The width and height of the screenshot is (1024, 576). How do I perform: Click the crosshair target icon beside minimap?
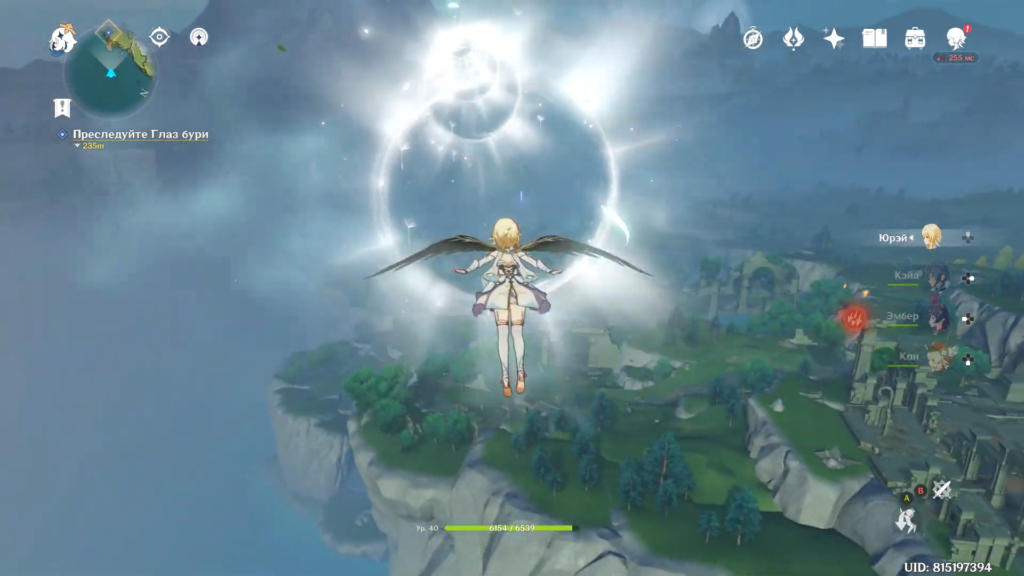(159, 37)
